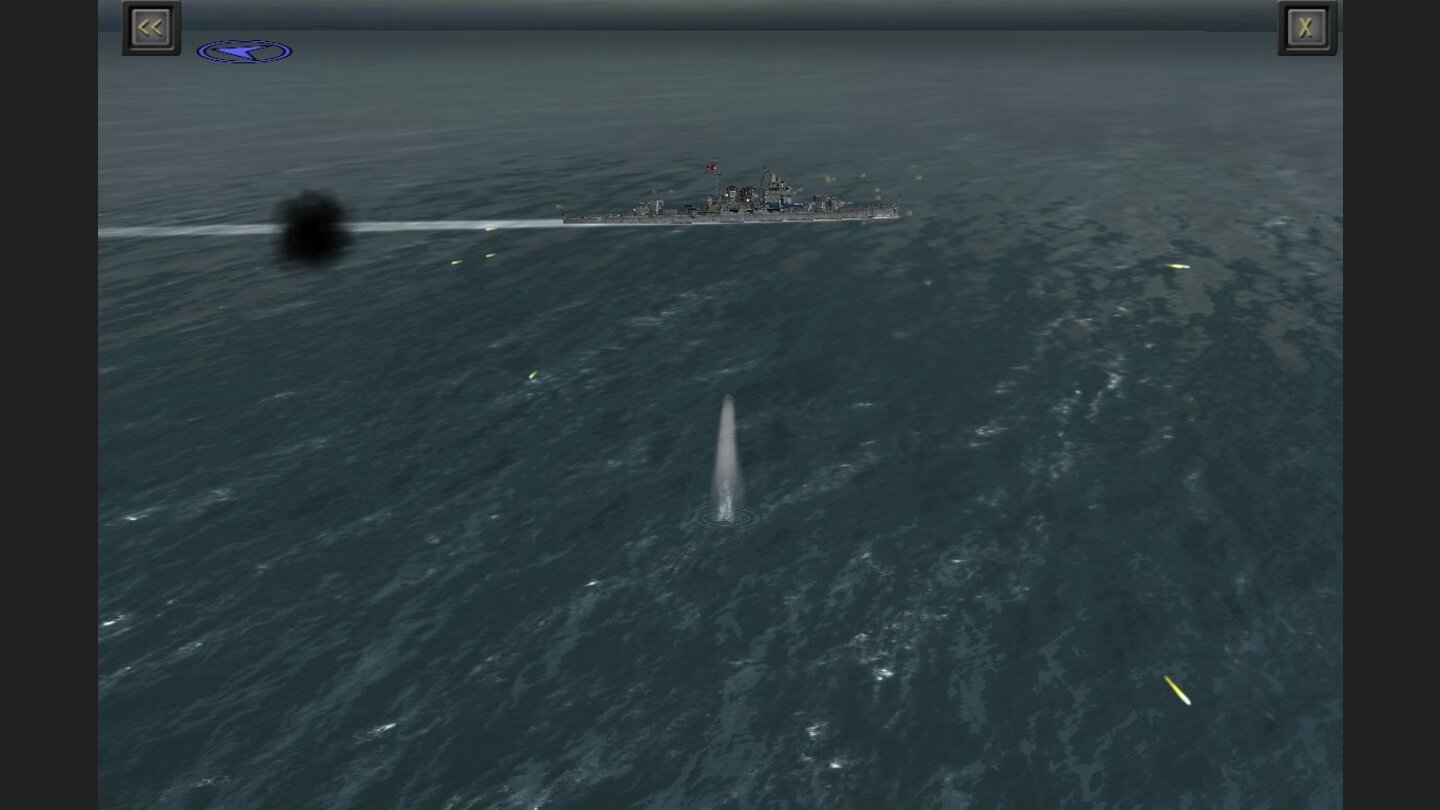Click the tracer falling left of the smoke cloud

click(455, 260)
